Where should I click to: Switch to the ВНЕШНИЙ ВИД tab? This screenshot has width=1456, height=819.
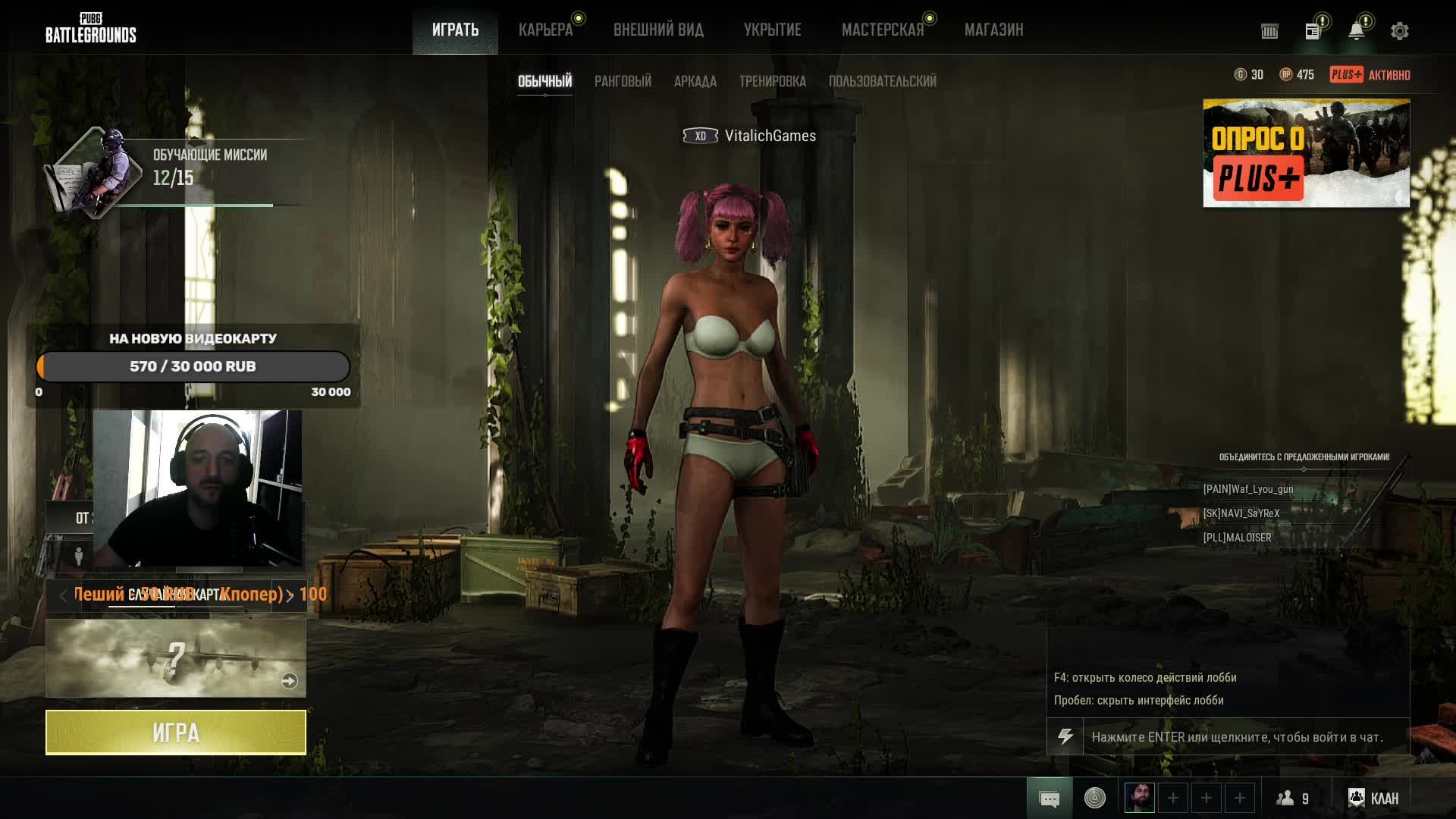658,30
